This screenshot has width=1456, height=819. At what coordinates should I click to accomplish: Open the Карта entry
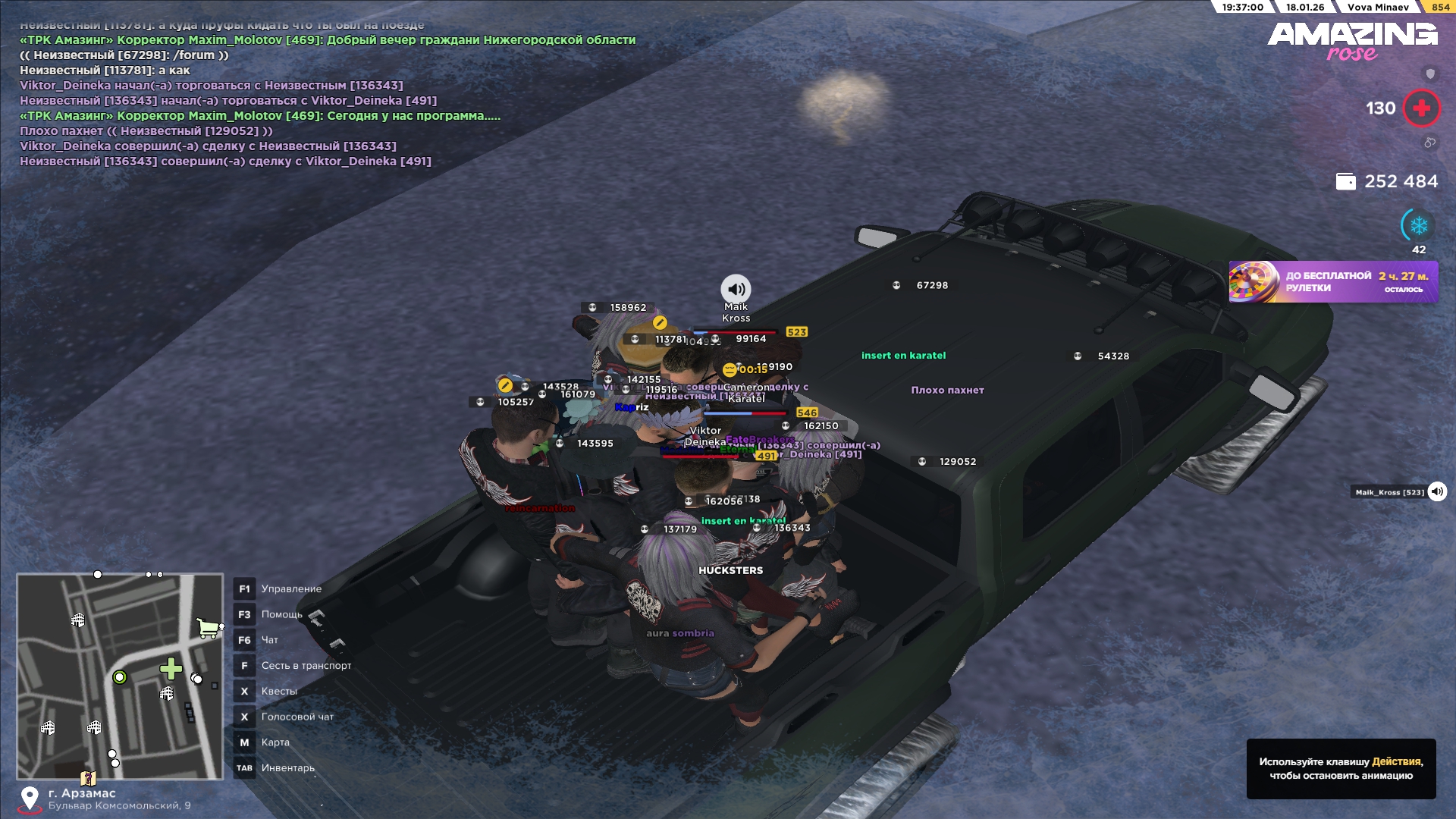275,743
